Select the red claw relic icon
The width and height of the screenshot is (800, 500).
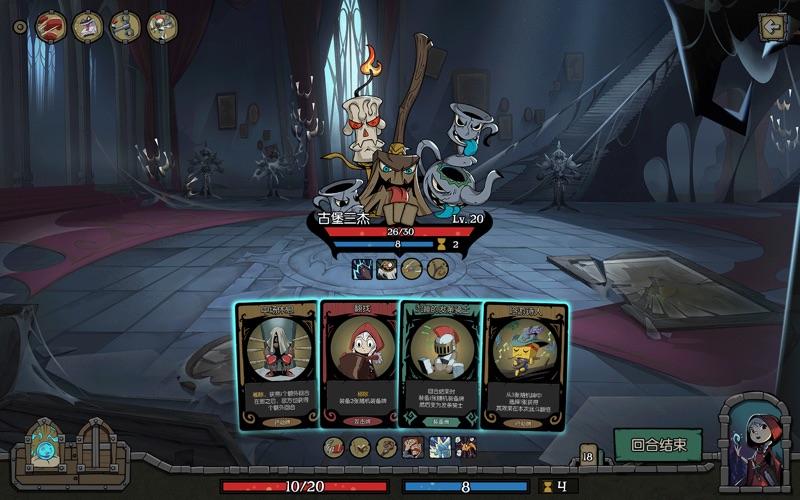[50, 27]
